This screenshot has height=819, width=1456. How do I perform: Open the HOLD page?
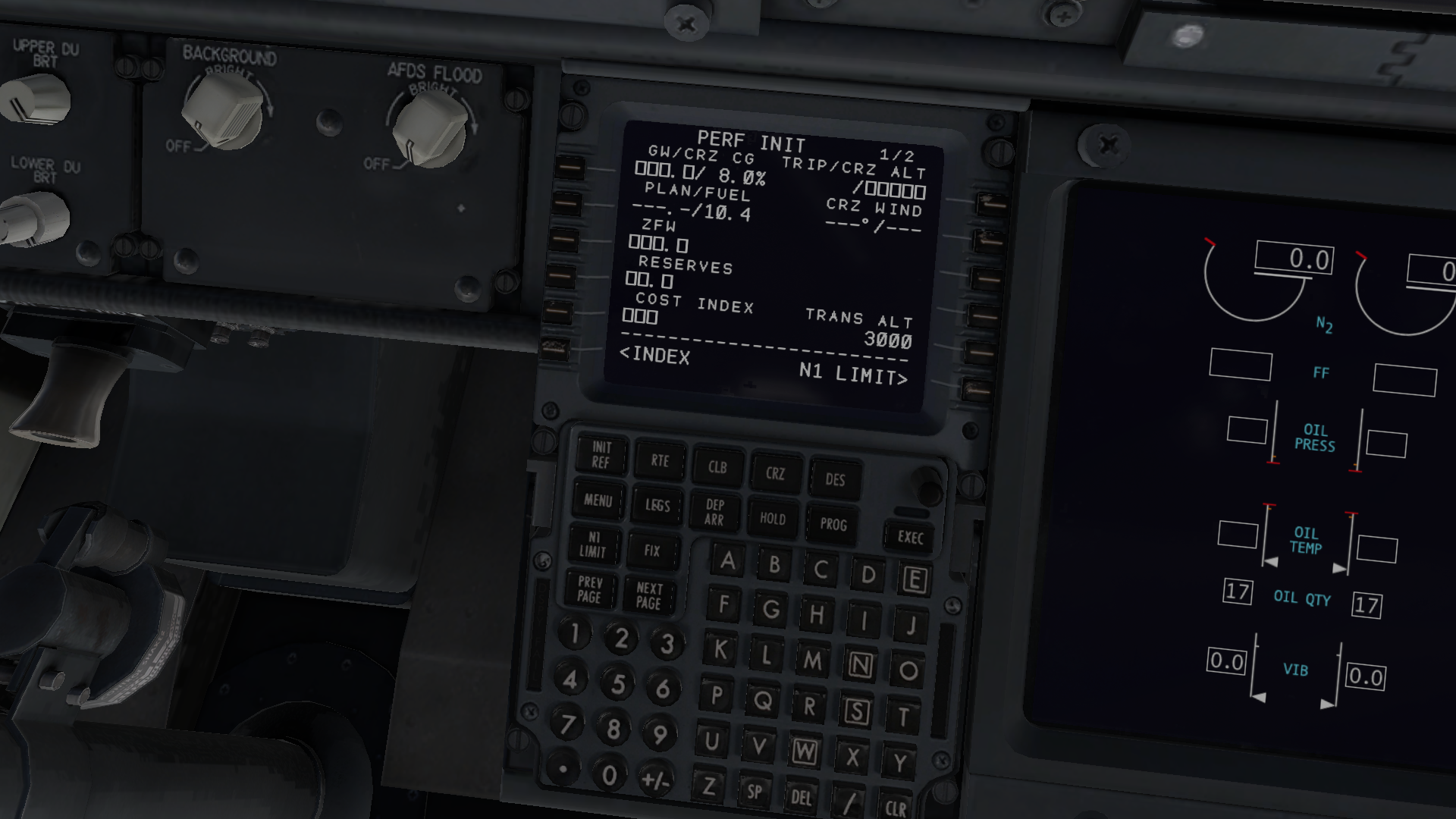point(773,519)
